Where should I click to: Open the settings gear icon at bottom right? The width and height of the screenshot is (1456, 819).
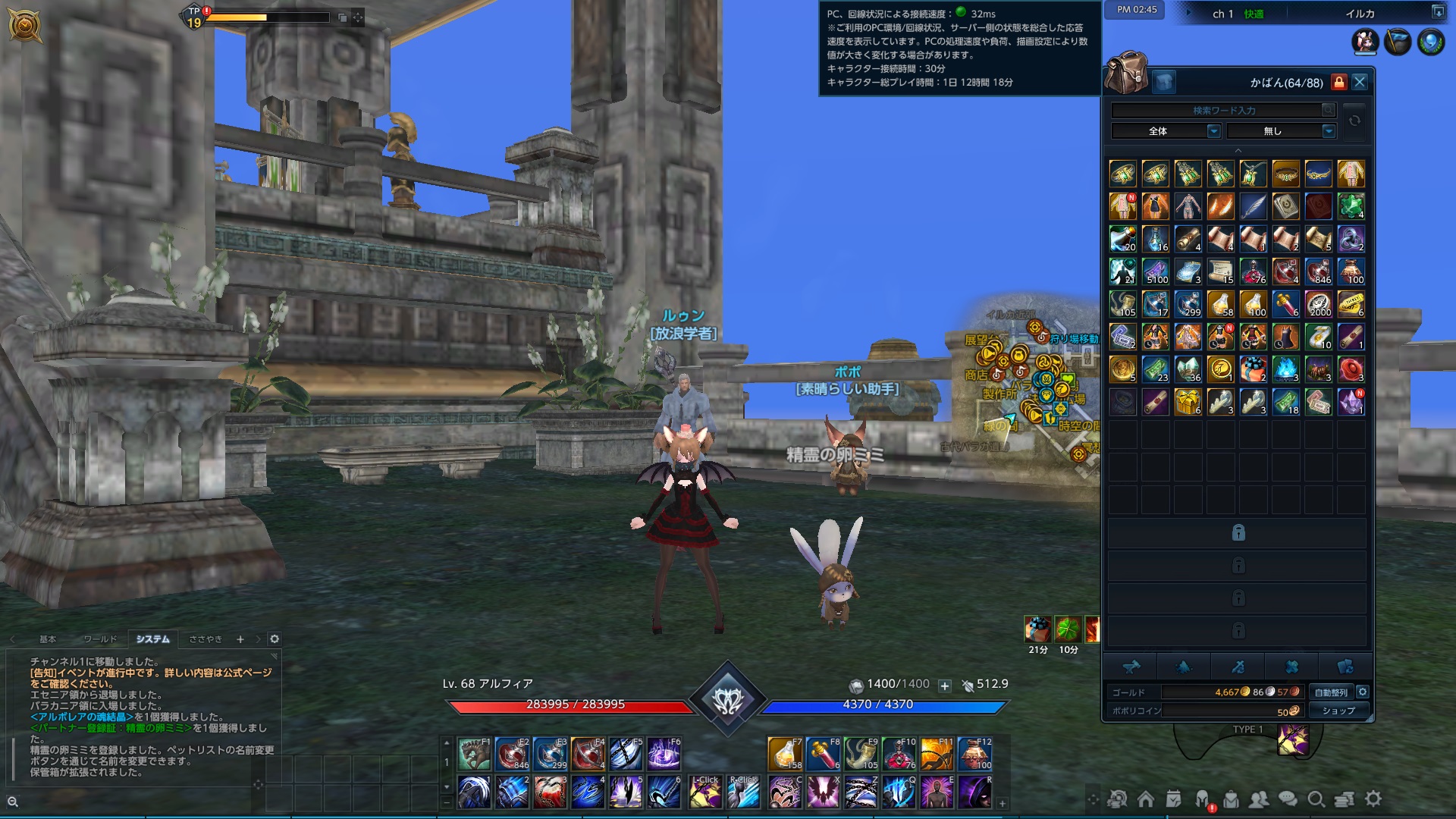1372,799
